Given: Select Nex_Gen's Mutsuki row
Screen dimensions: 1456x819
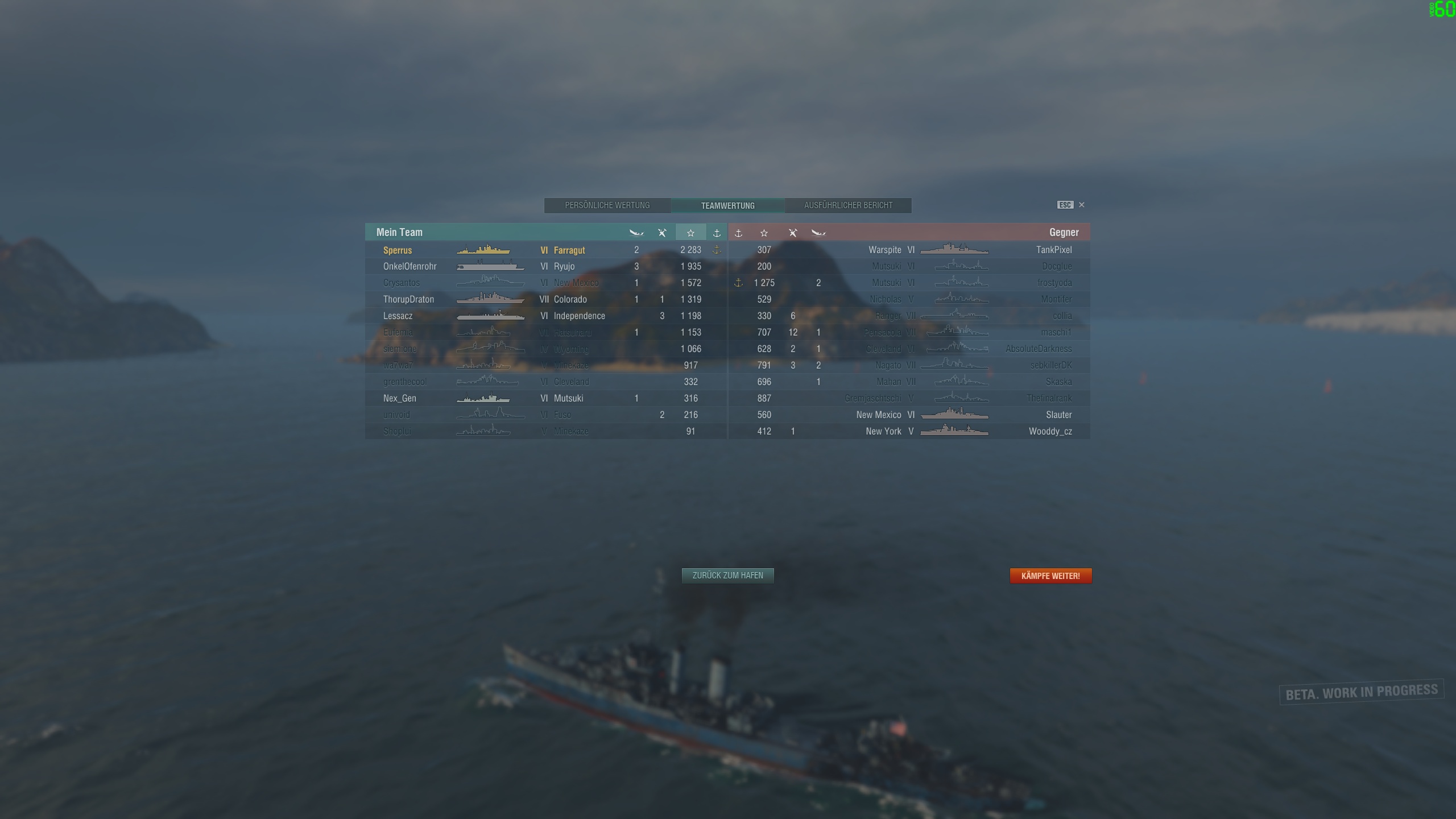Looking at the screenshot, I should pos(546,398).
